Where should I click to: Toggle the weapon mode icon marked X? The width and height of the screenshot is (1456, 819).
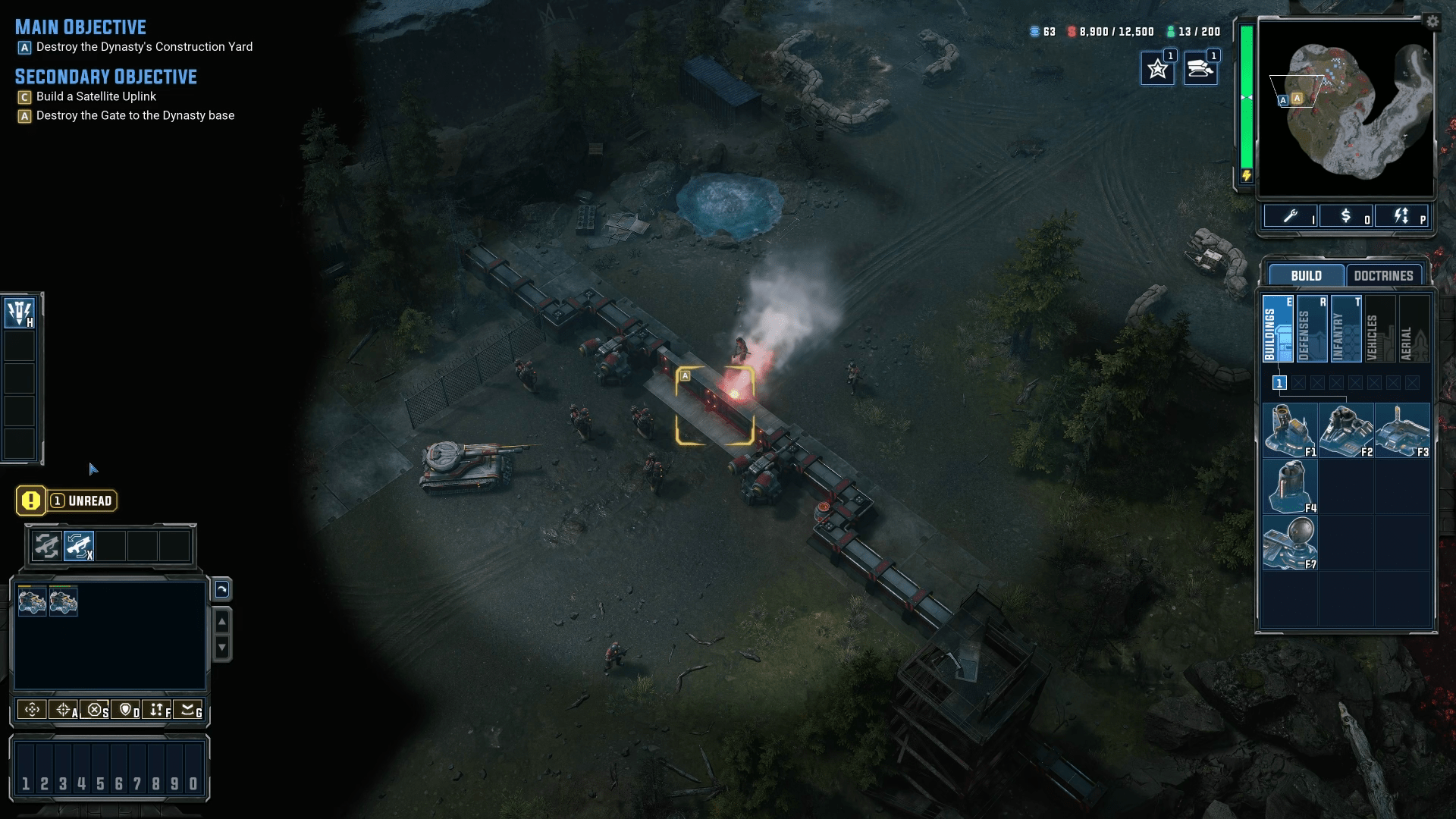[x=79, y=544]
